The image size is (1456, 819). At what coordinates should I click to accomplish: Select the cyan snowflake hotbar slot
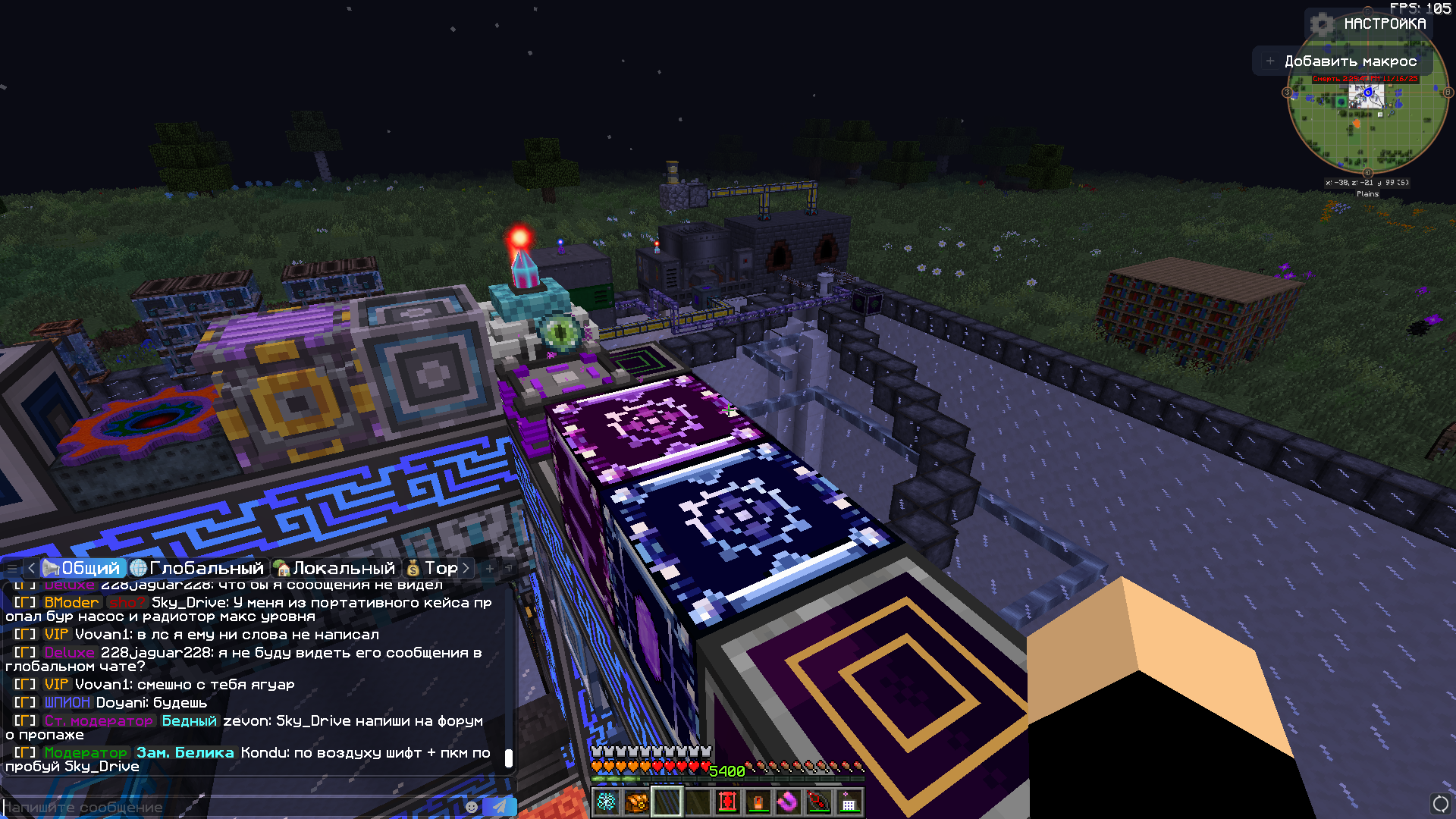pos(607,802)
